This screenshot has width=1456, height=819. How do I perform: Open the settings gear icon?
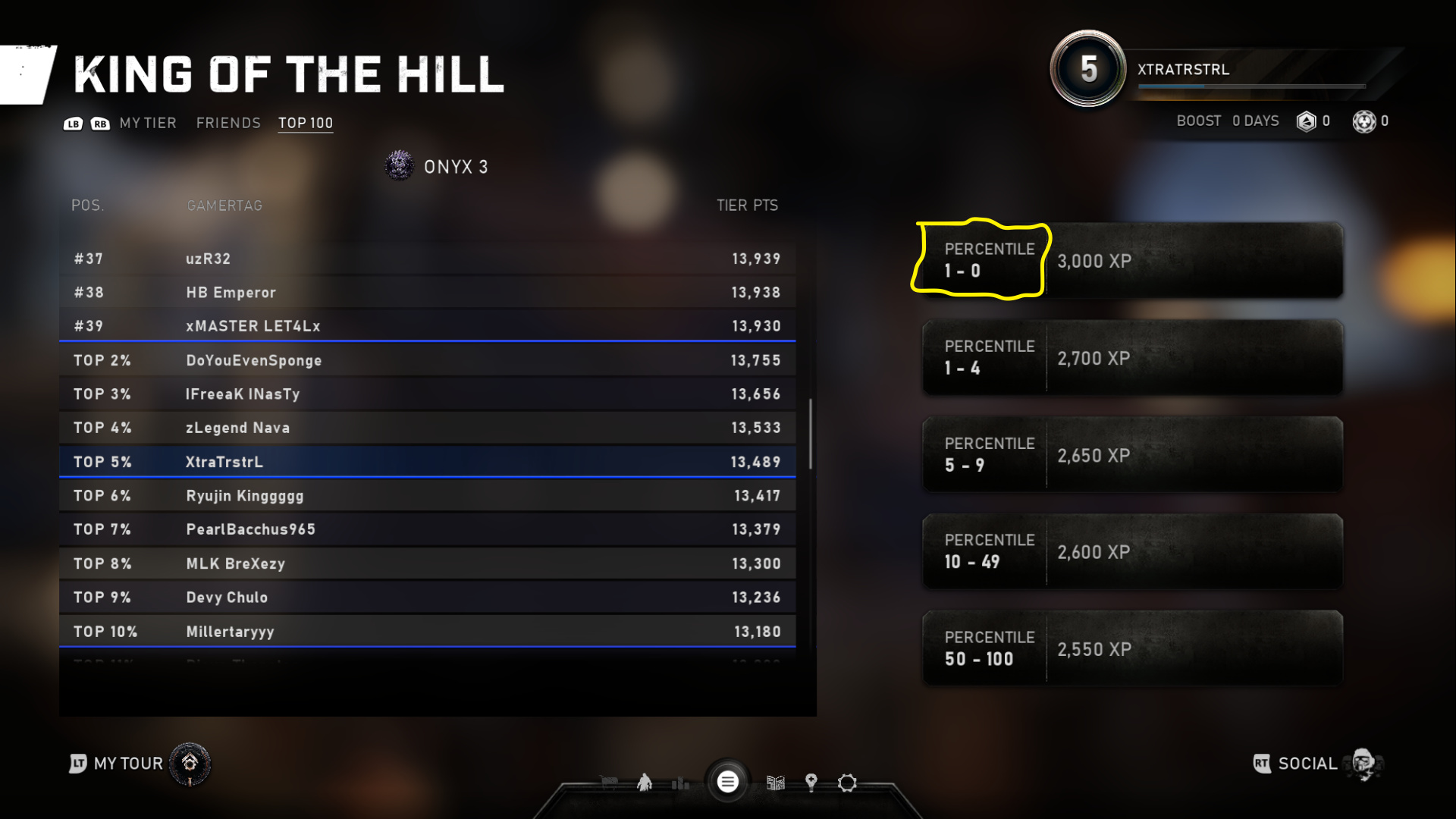pyautogui.click(x=847, y=783)
